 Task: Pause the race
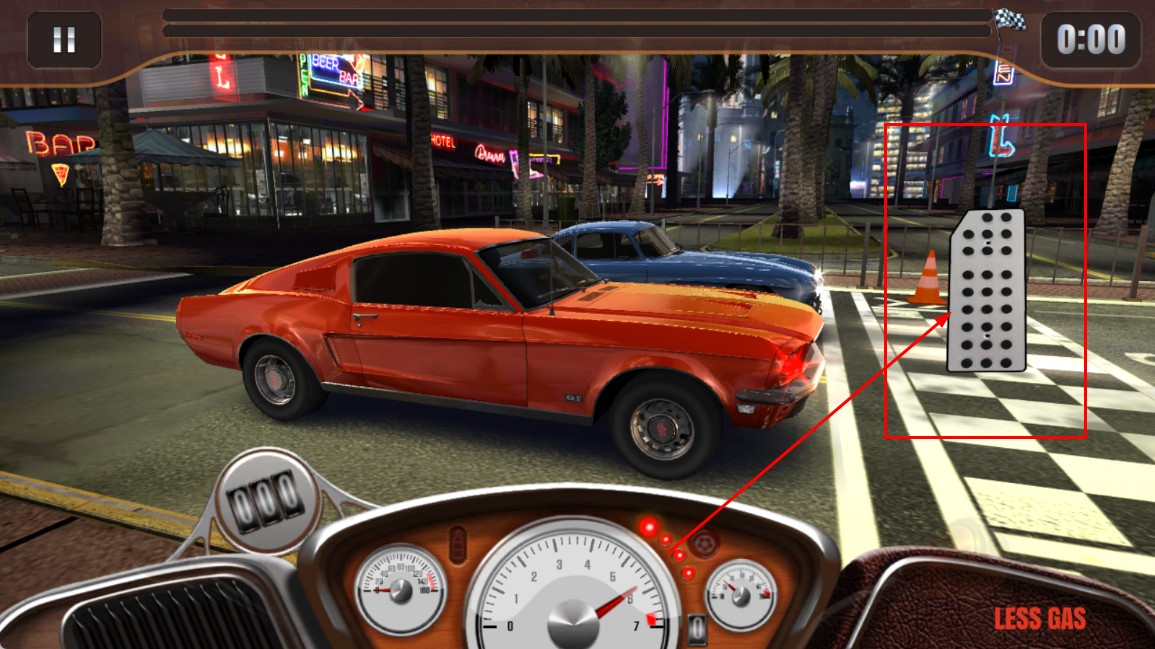63,40
